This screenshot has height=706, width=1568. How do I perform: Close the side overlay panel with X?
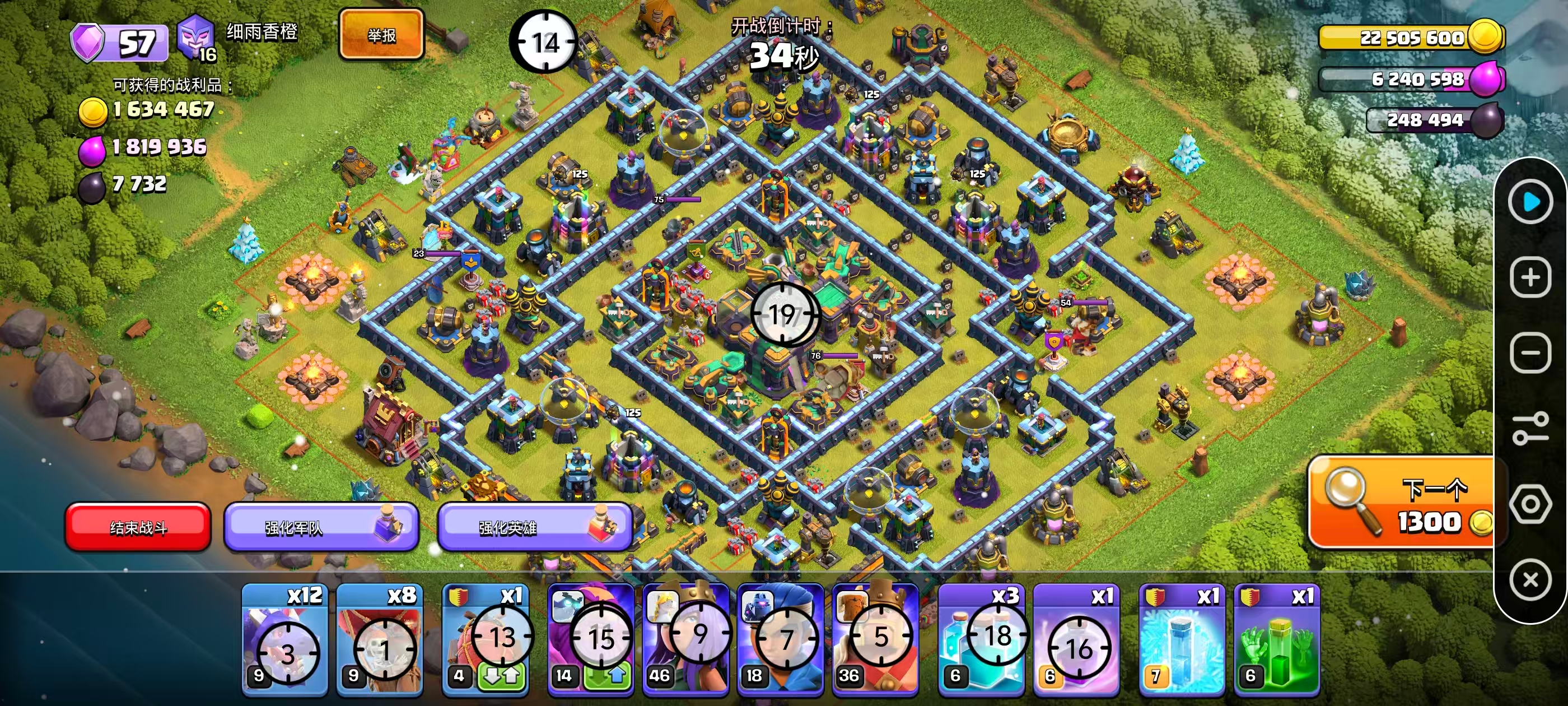click(1530, 579)
